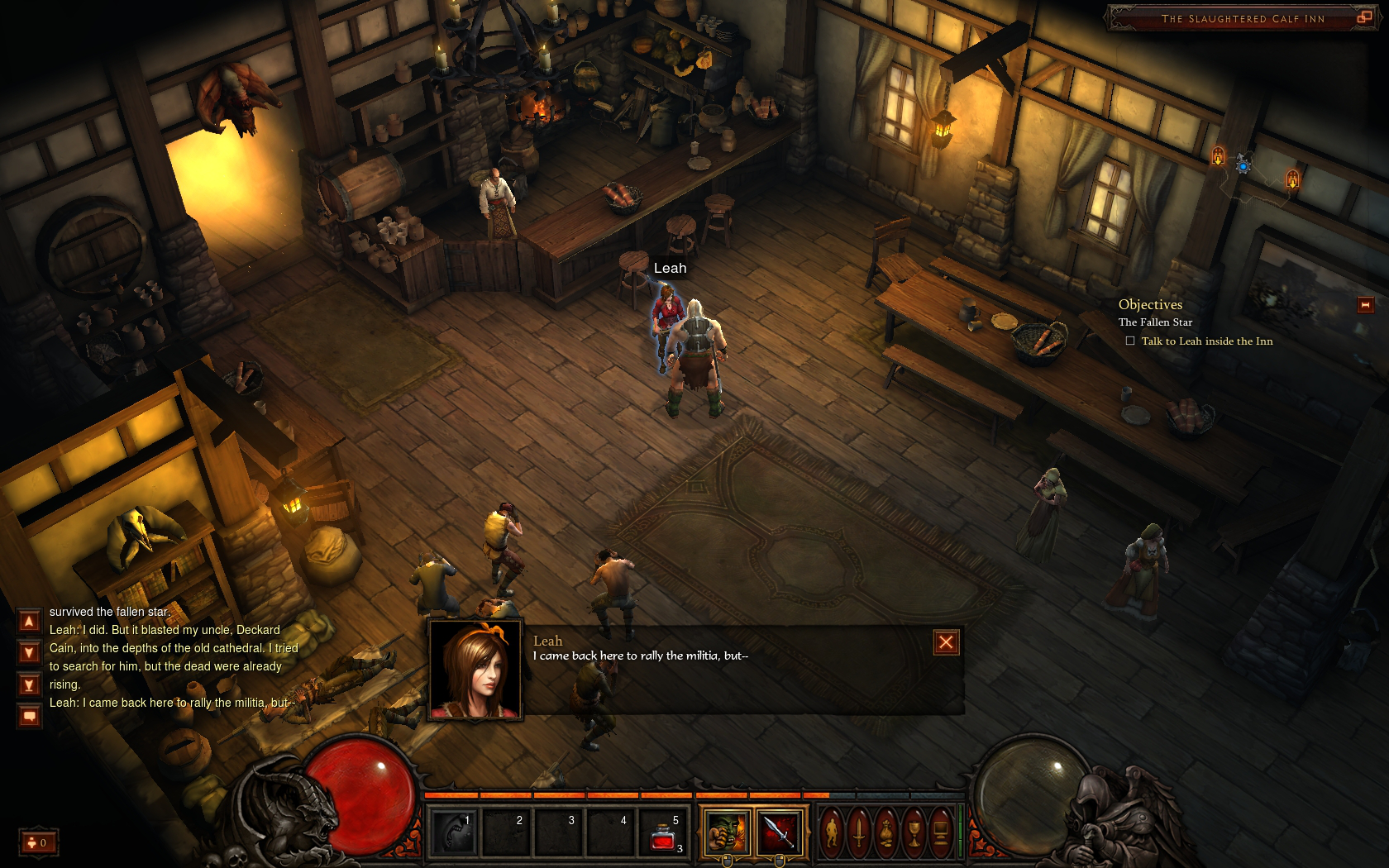
Task: Activate the bloody sword secondary skill
Action: click(779, 832)
